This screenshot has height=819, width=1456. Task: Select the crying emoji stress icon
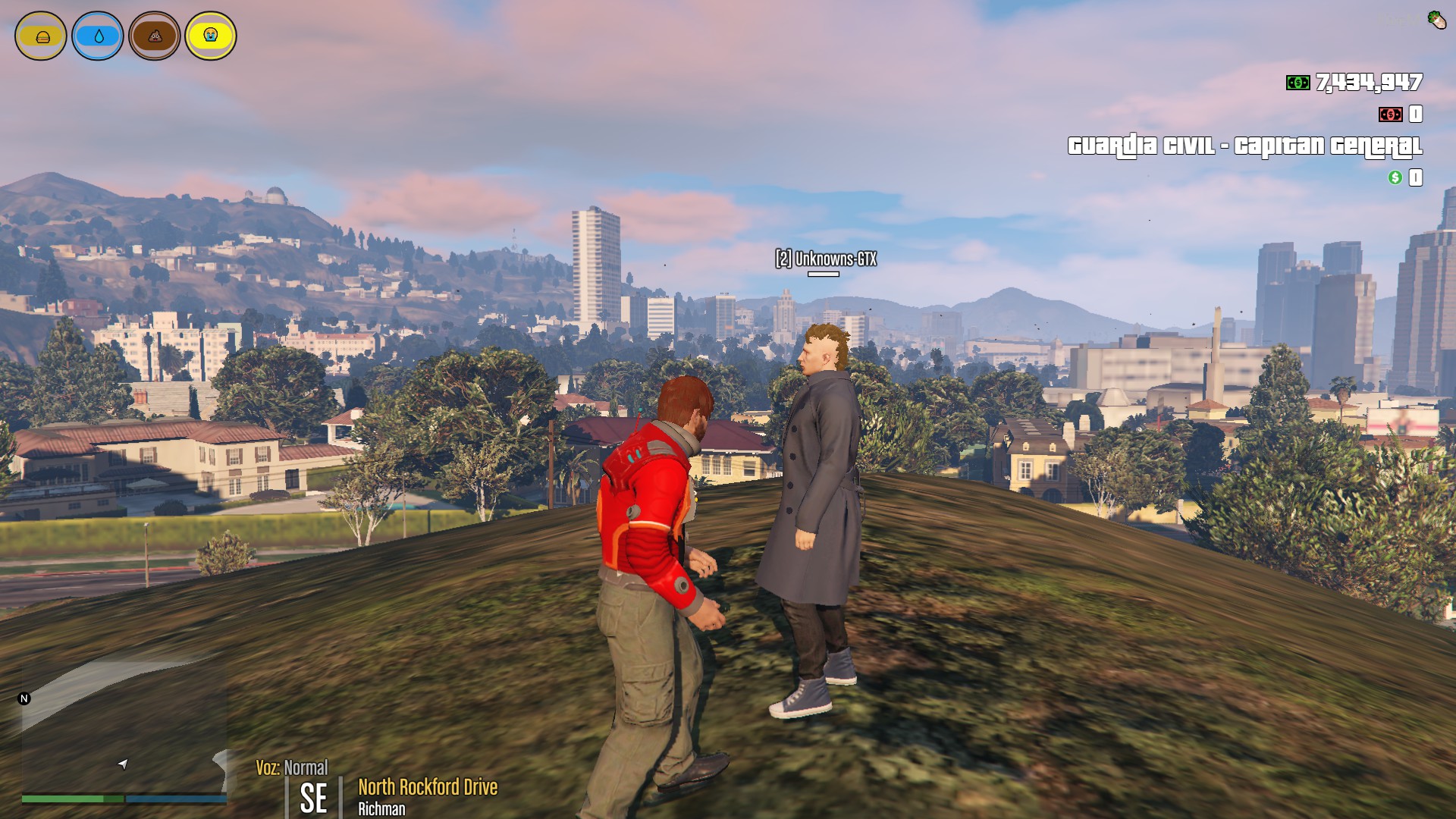click(211, 36)
